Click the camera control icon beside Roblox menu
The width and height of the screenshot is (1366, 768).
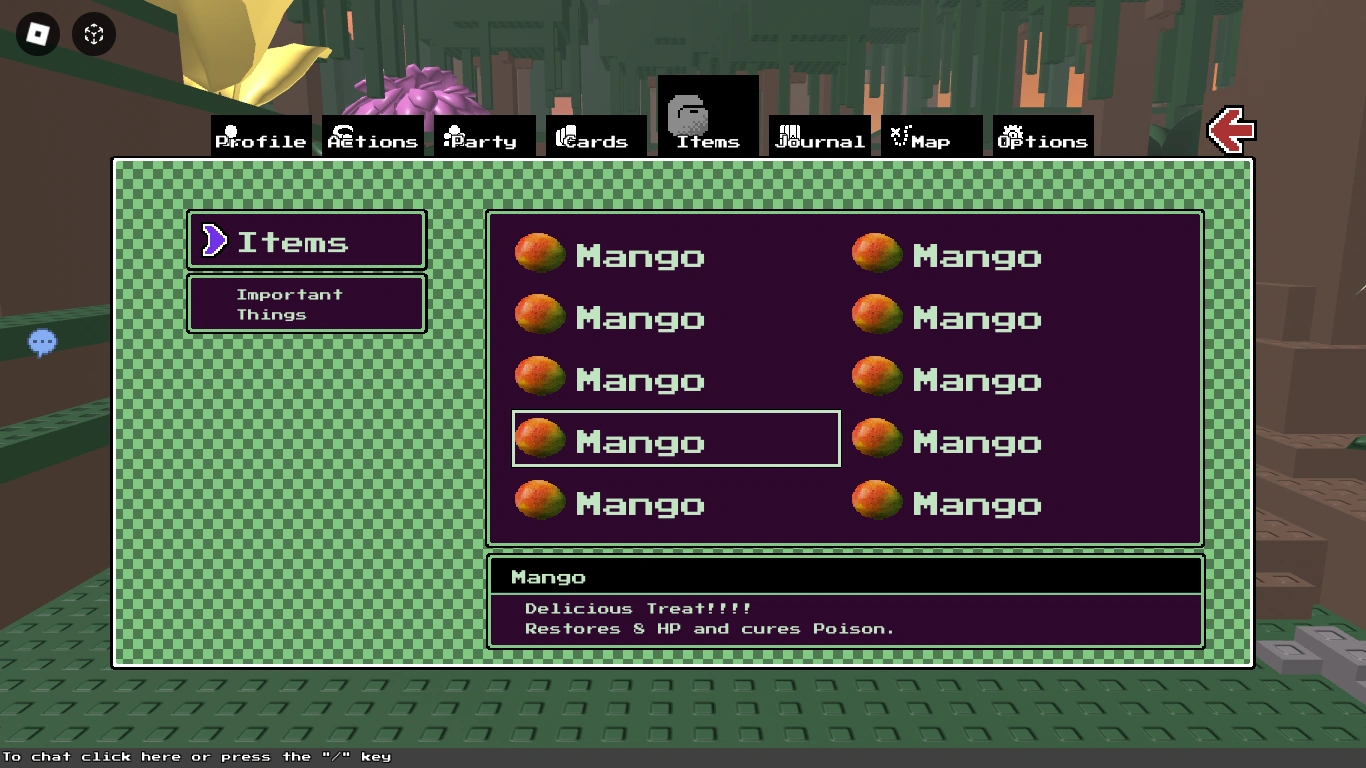(x=93, y=35)
